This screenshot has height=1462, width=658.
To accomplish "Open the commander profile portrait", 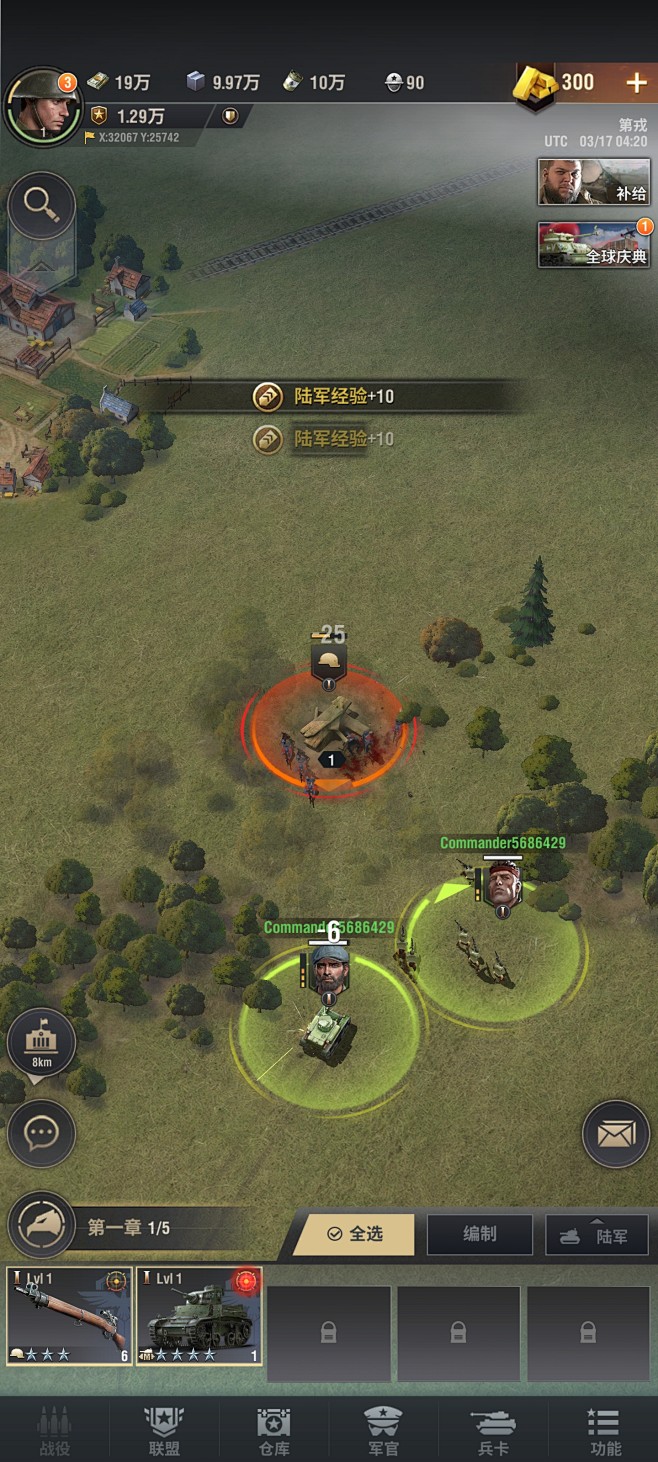I will click(43, 104).
